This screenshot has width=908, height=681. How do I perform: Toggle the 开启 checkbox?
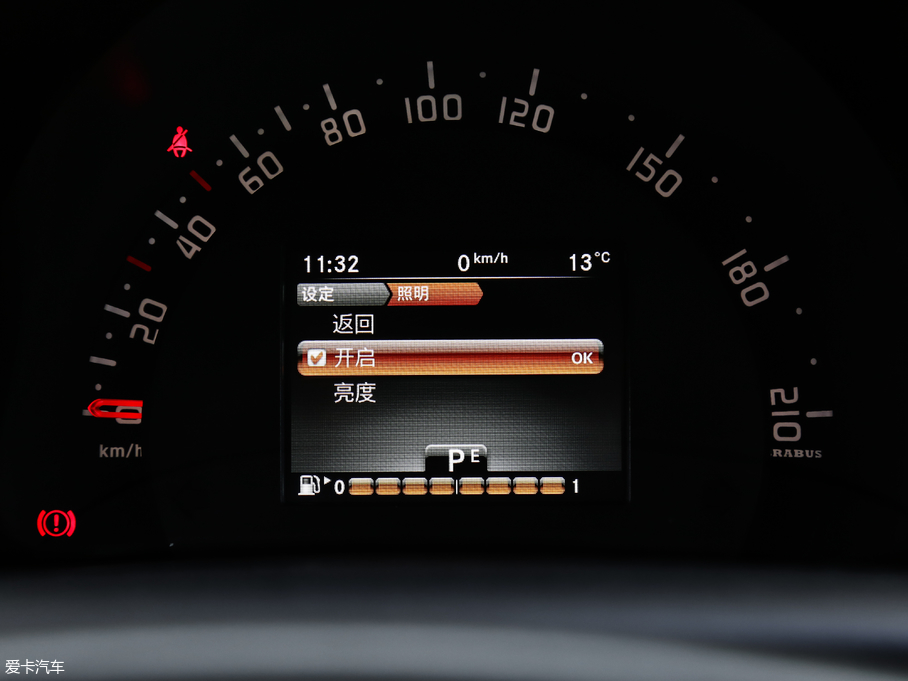[317, 358]
